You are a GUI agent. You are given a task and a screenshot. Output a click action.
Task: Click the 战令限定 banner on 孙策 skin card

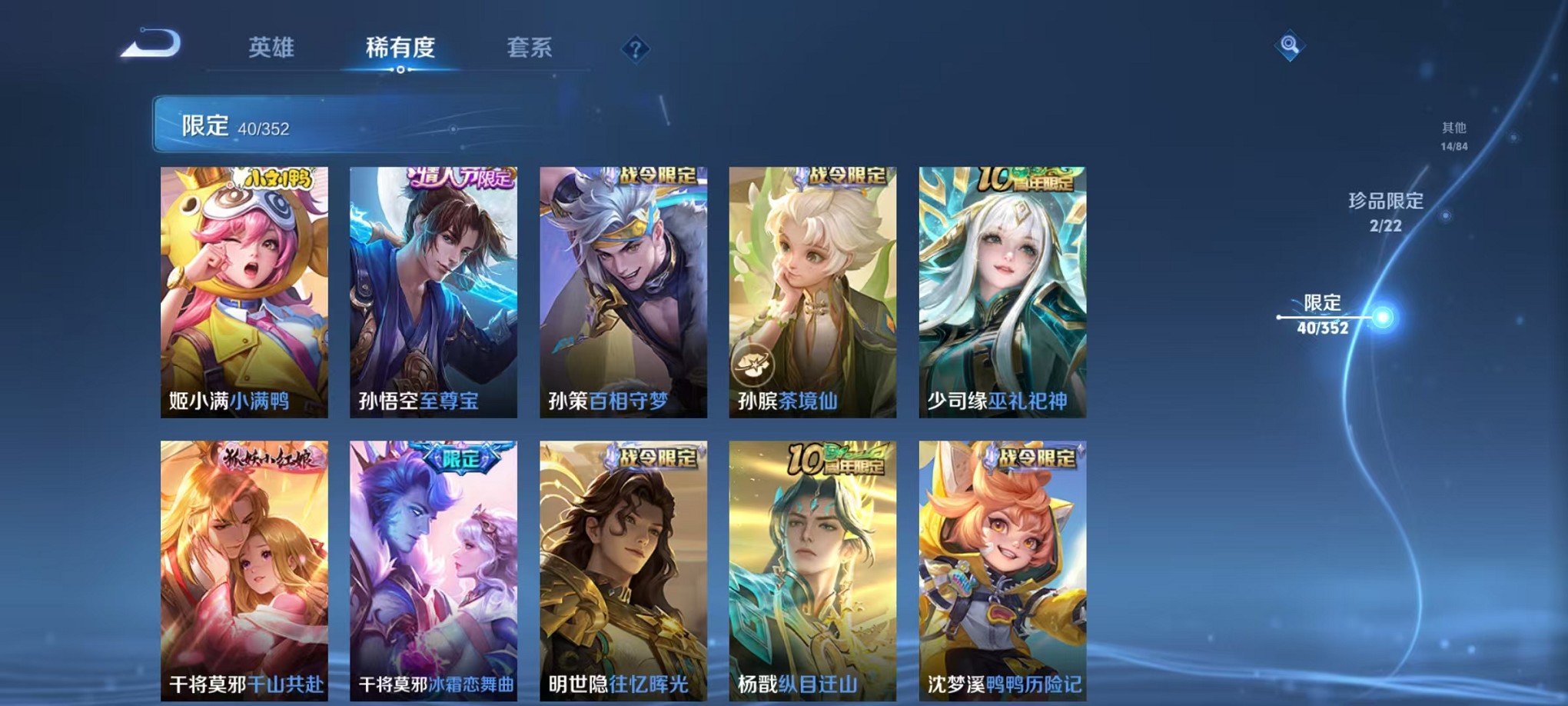click(657, 175)
